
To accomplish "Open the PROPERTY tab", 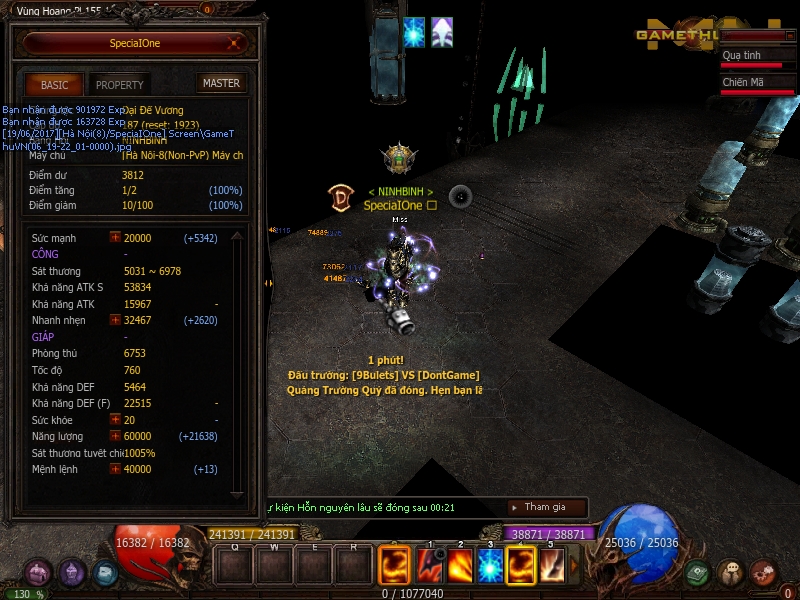I will click(x=120, y=85).
